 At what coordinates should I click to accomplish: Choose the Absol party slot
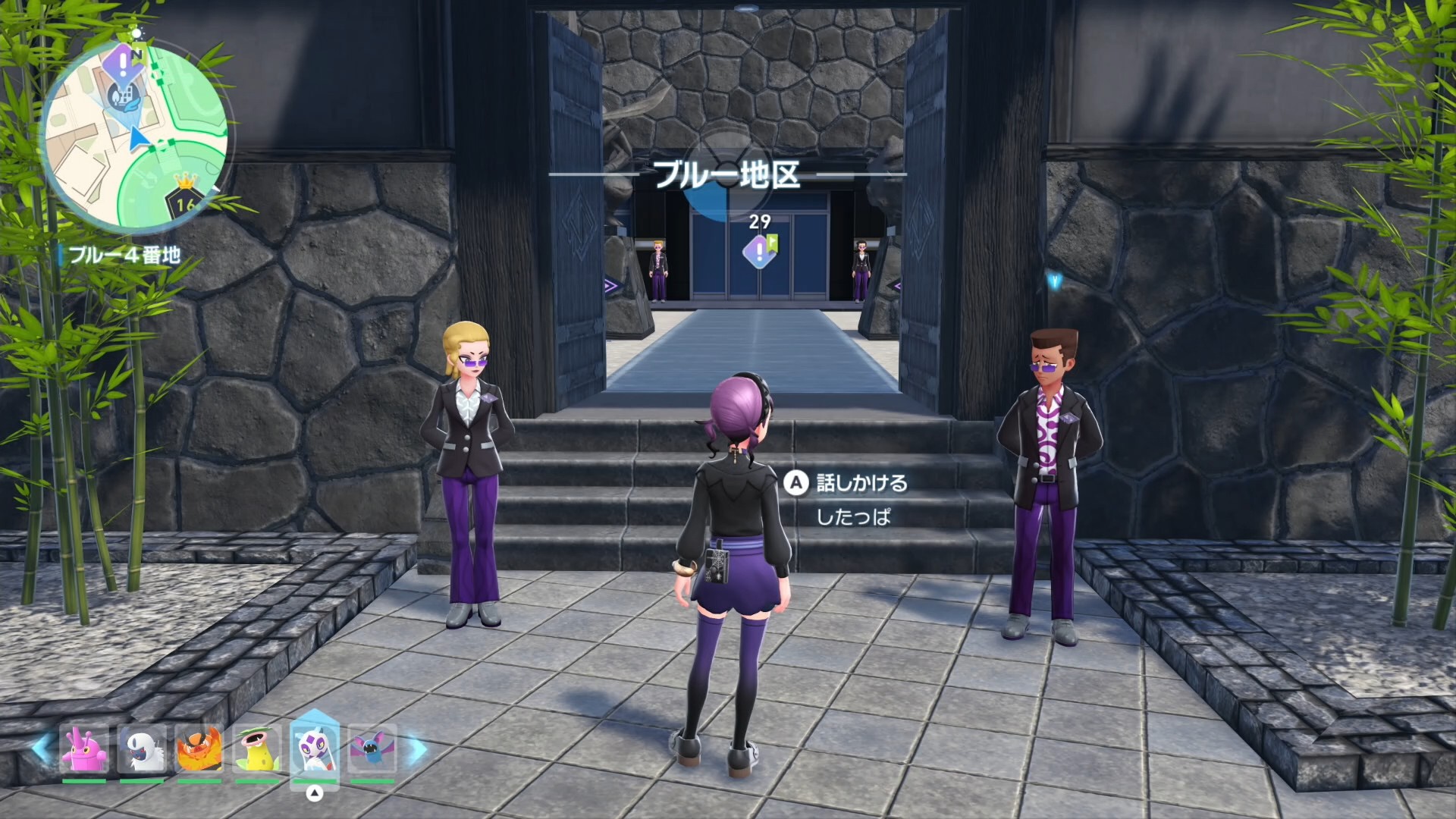tap(142, 749)
